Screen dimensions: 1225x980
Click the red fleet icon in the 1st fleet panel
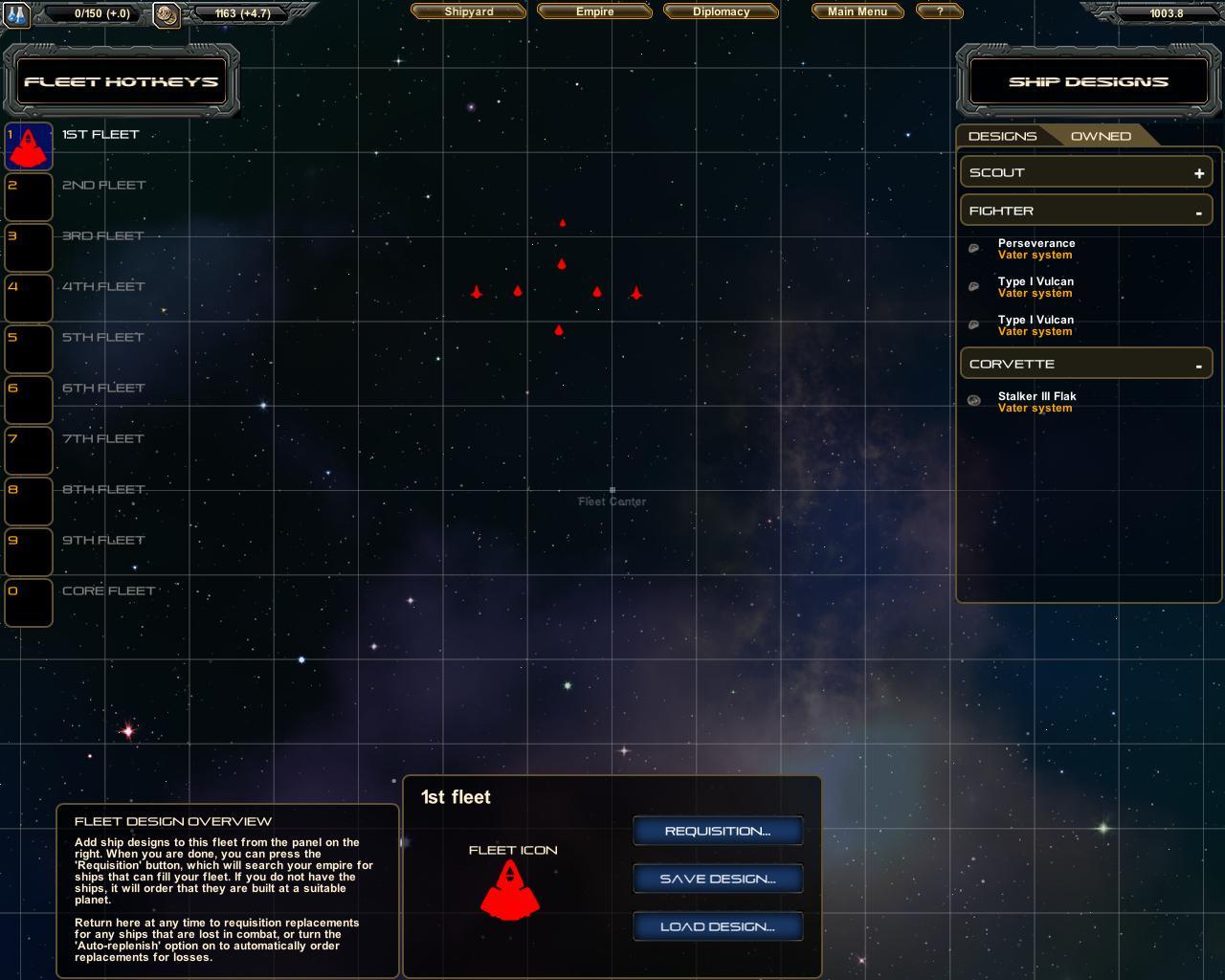click(510, 890)
